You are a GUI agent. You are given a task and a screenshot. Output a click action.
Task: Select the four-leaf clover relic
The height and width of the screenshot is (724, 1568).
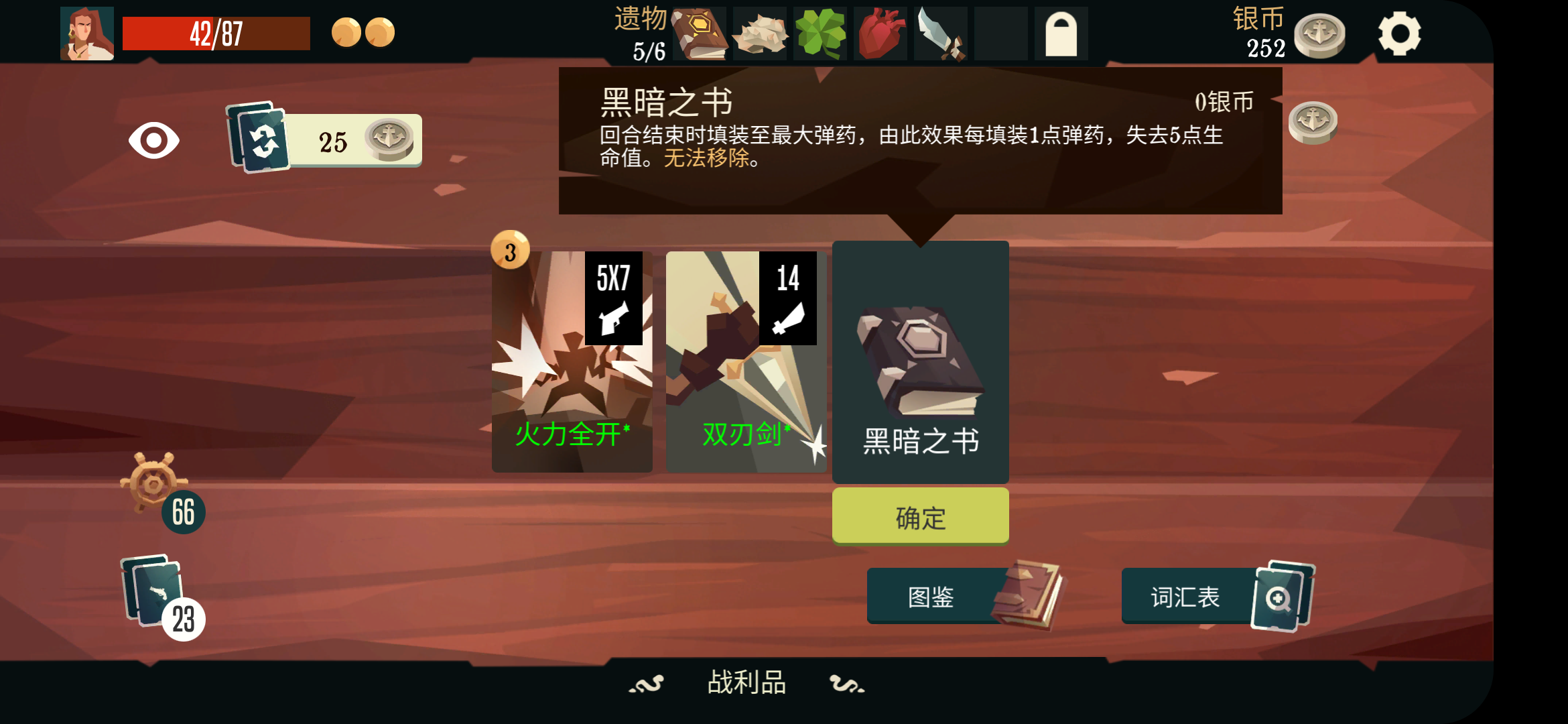click(820, 34)
